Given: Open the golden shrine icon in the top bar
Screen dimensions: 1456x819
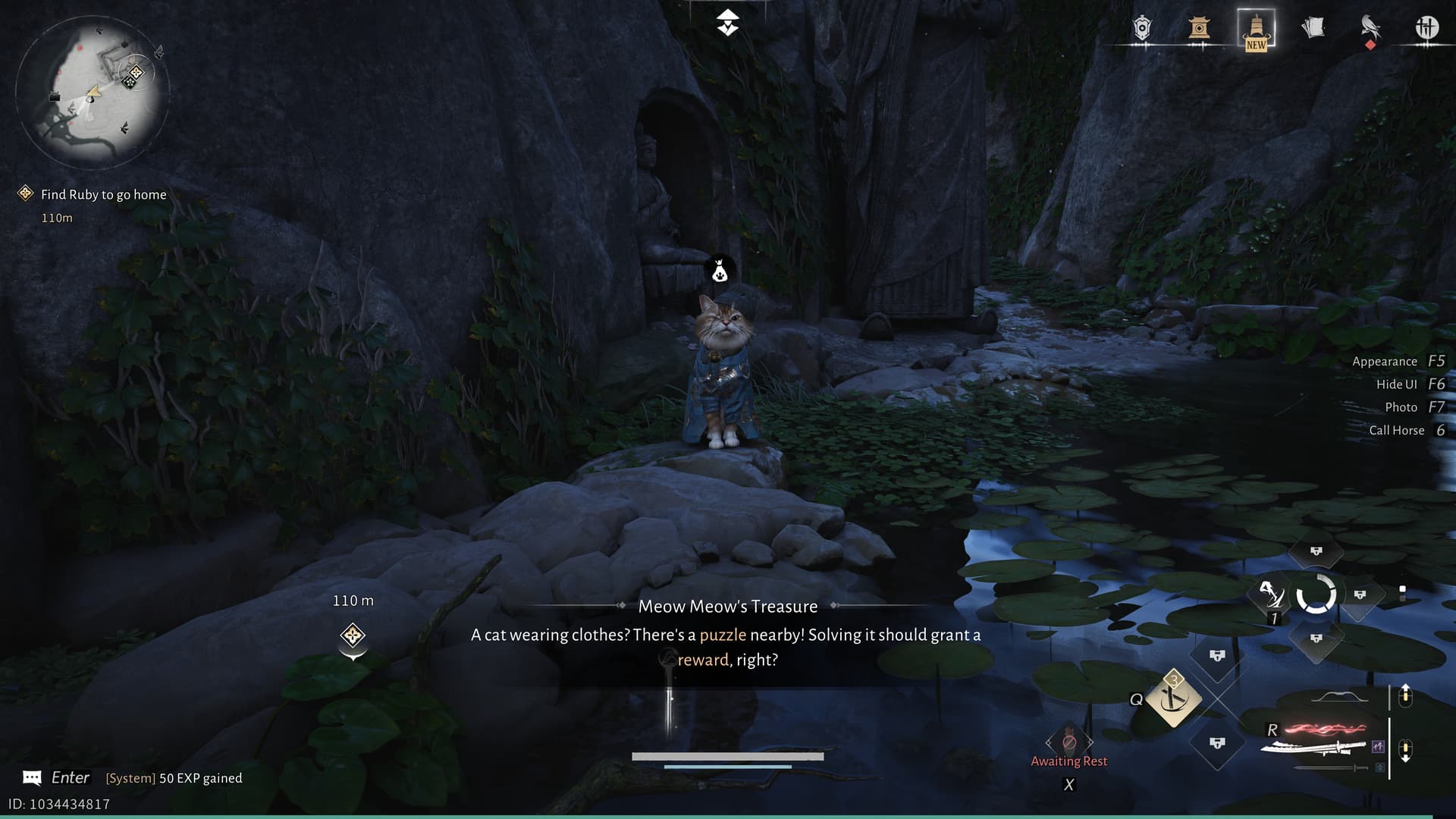Looking at the screenshot, I should [1199, 29].
